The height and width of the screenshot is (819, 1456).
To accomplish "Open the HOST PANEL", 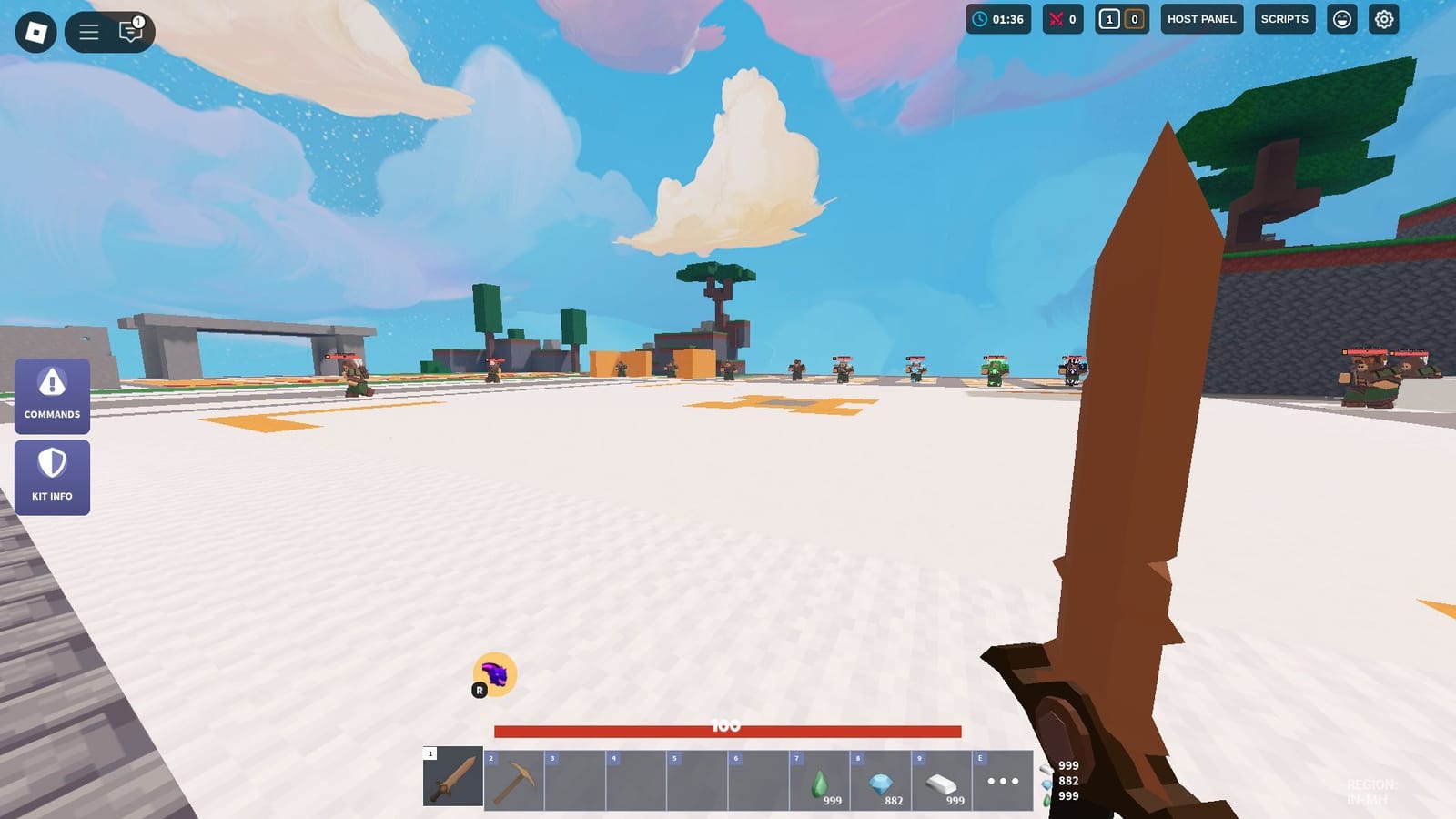I will [x=1201, y=18].
